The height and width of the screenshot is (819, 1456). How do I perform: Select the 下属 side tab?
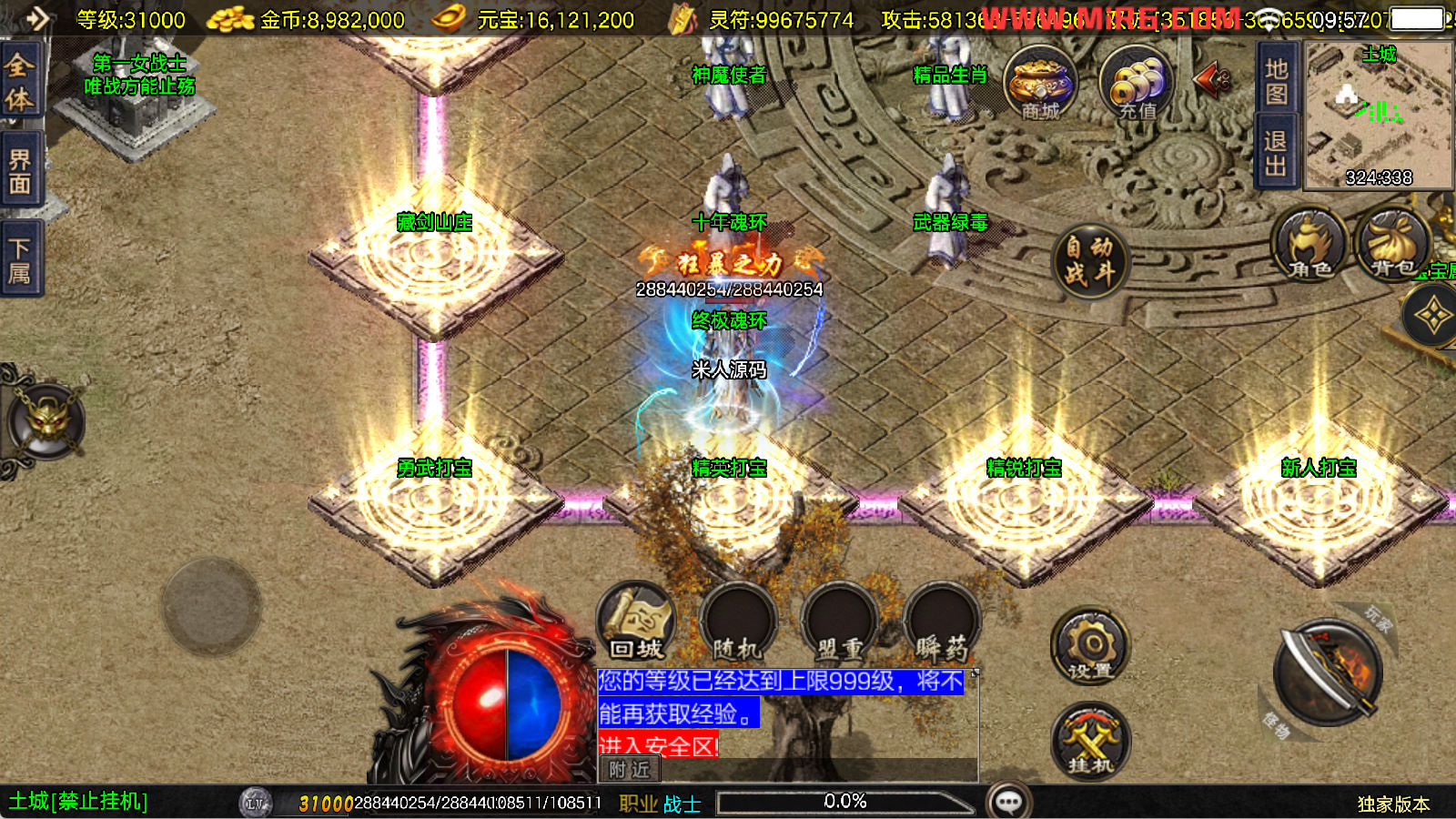[x=20, y=260]
